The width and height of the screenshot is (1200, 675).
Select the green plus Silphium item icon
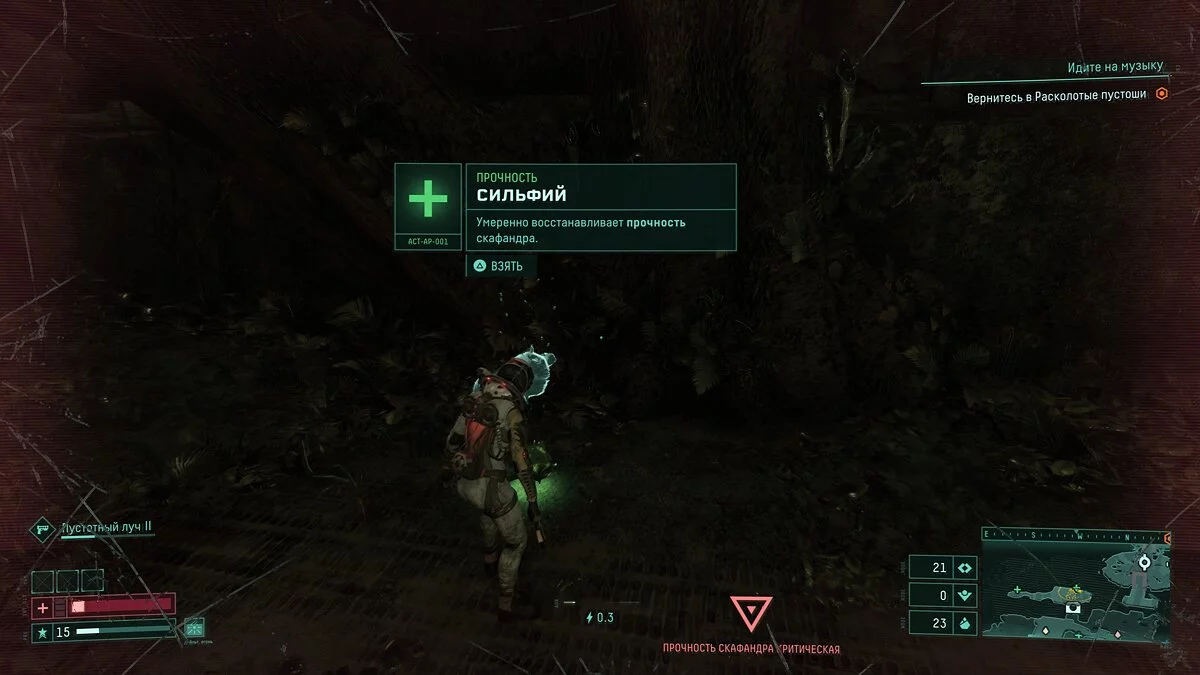[x=428, y=201]
